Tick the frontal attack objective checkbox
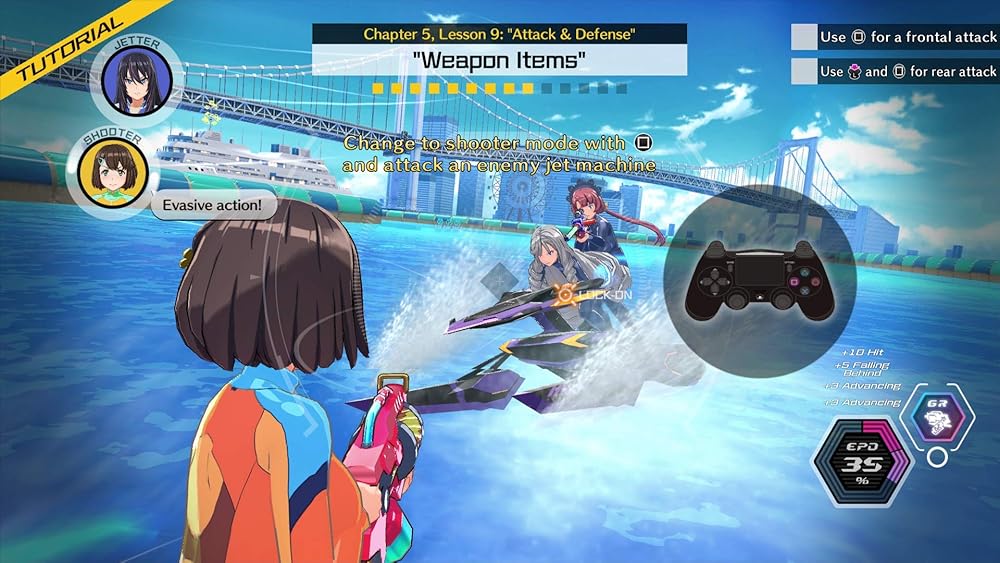The height and width of the screenshot is (563, 1000). (x=804, y=37)
